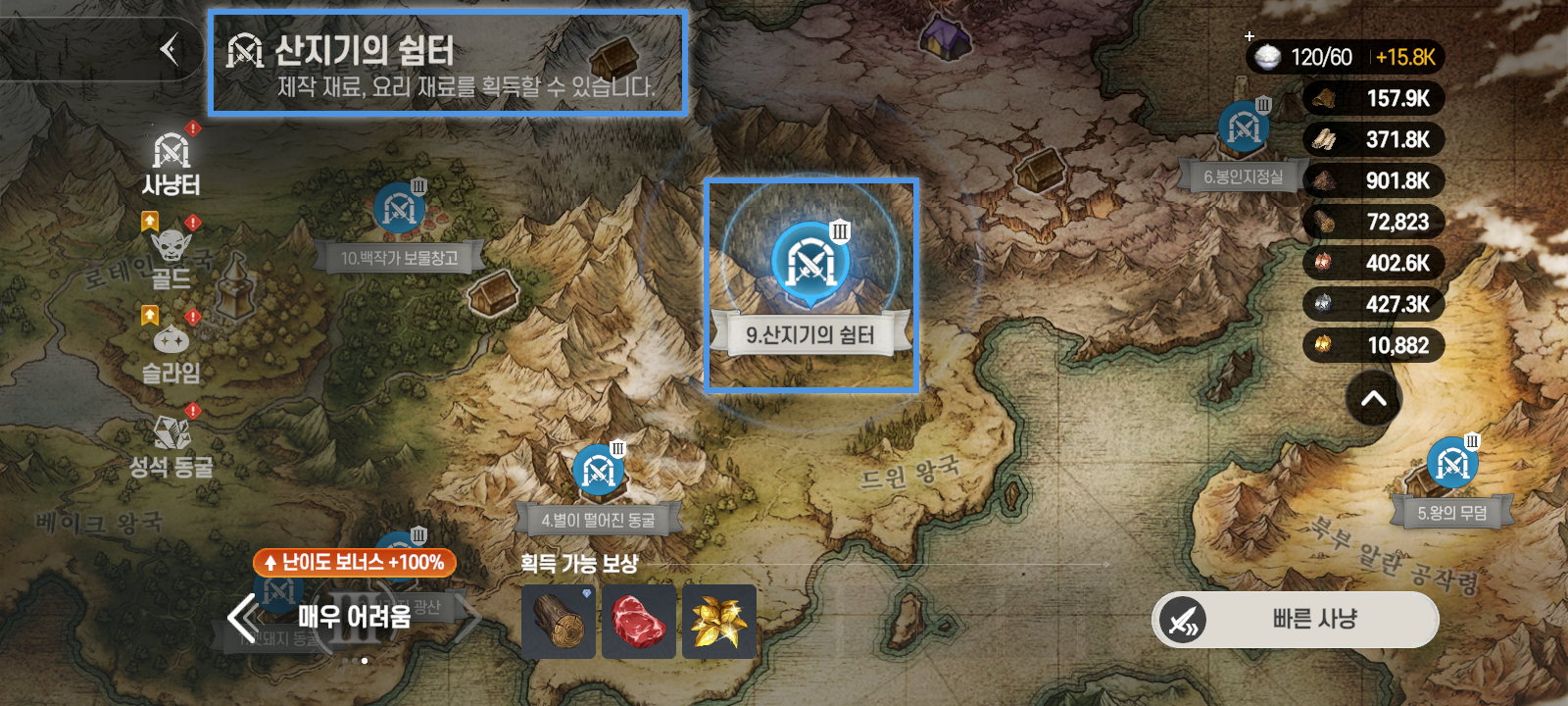
Task: Inspect the raw meat reward item
Action: tap(639, 622)
